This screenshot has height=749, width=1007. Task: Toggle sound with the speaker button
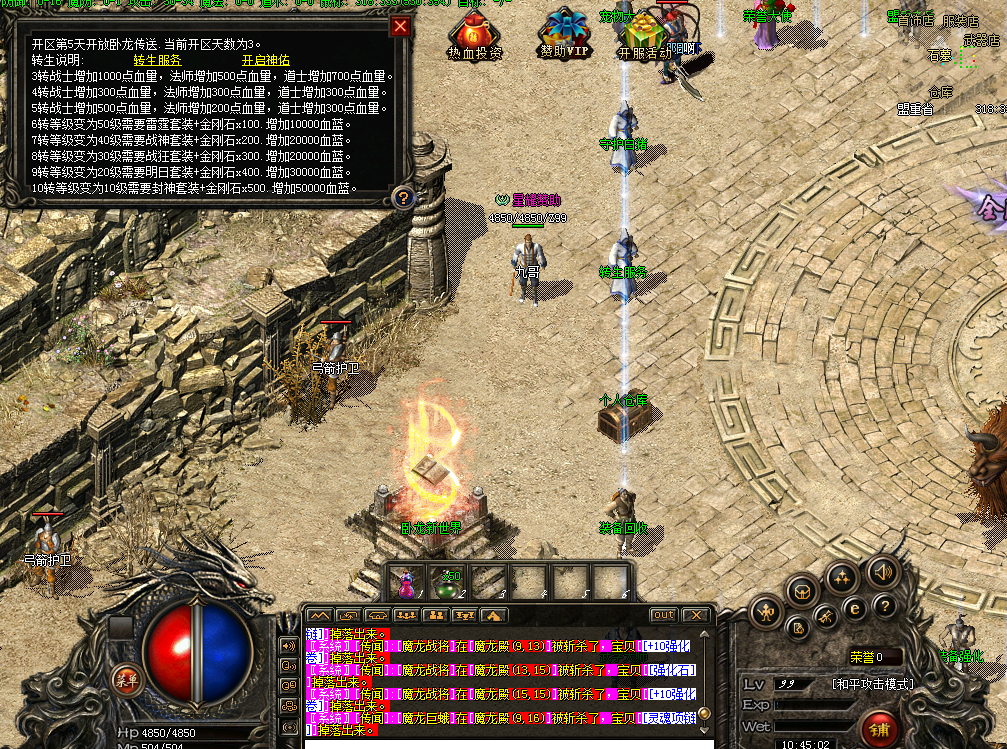click(x=882, y=572)
